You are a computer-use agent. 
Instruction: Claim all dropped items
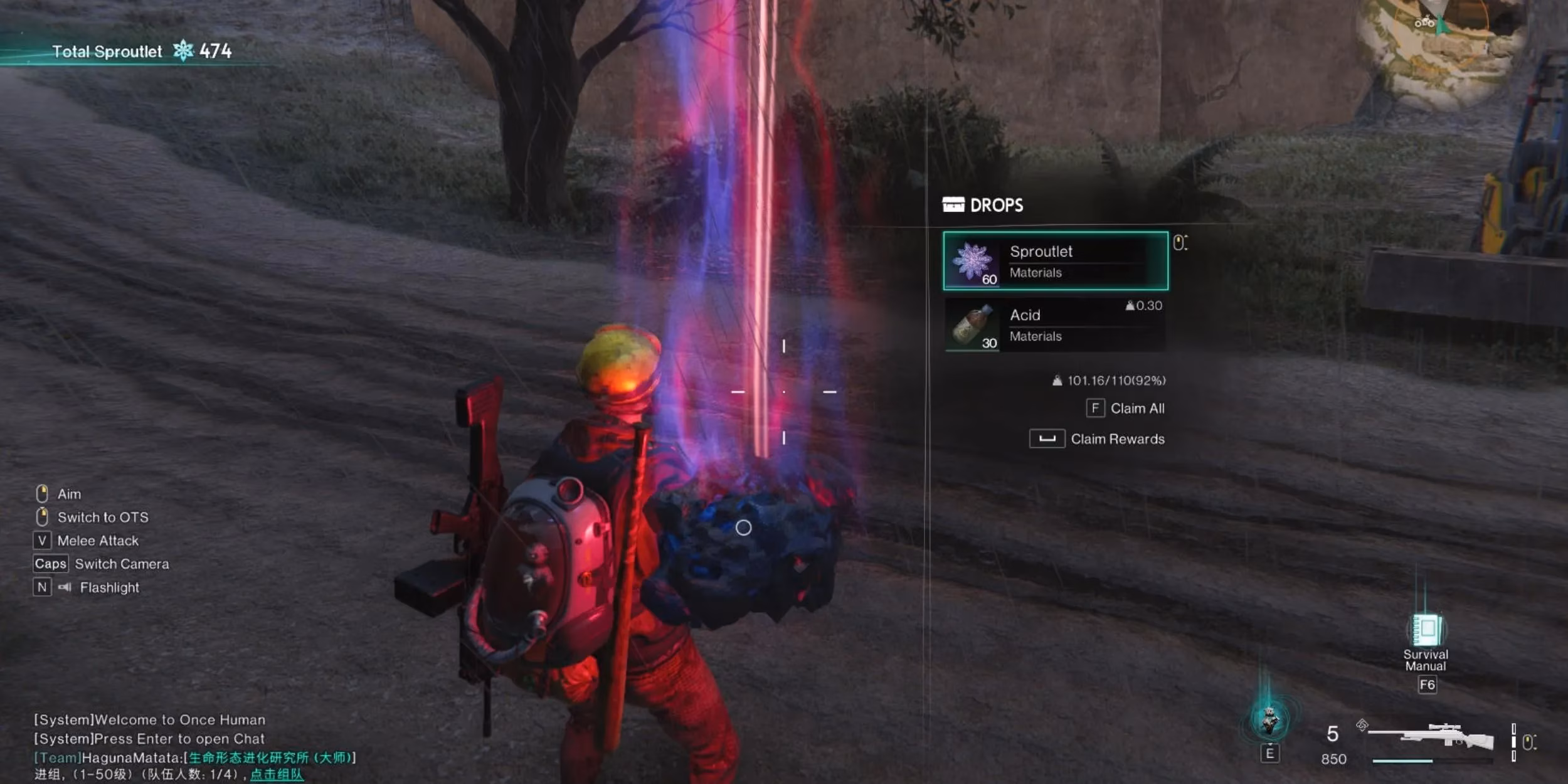point(1125,408)
